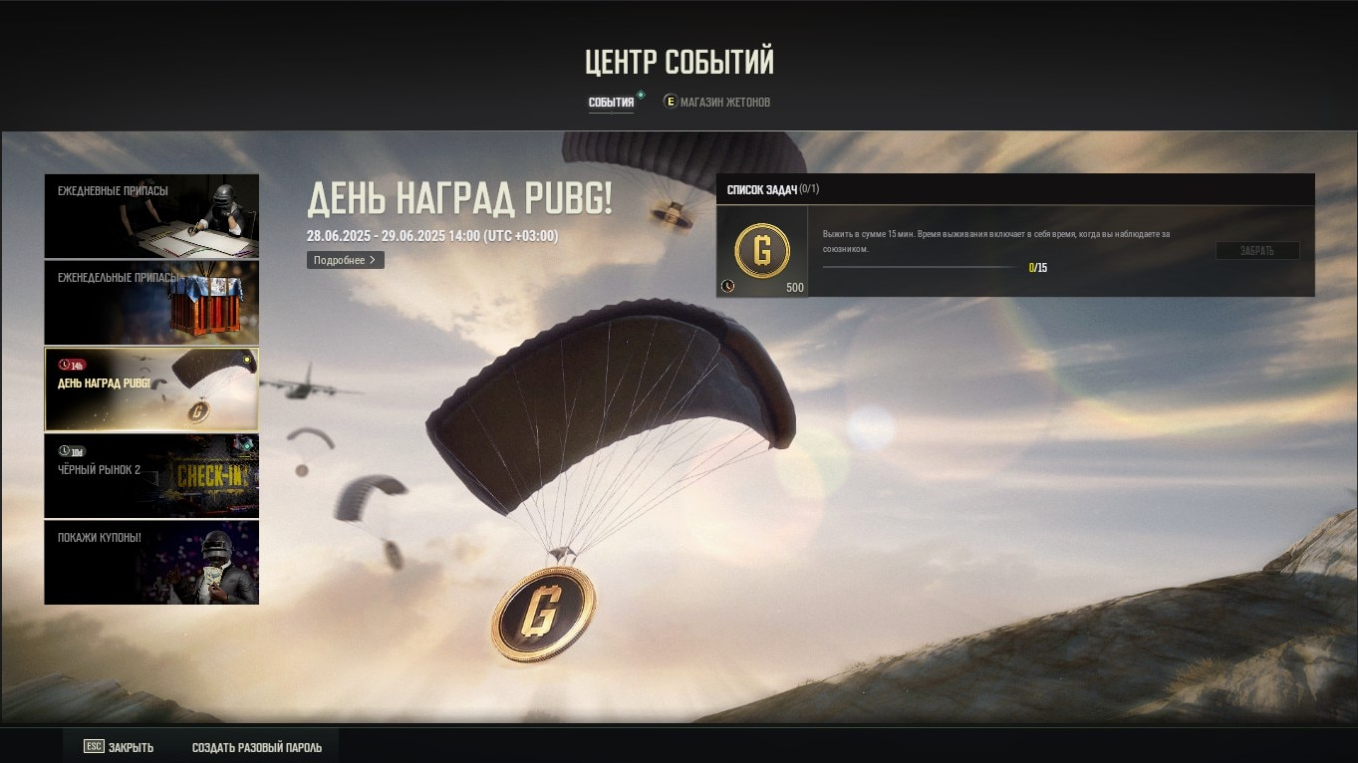Switch to the События tab
The width and height of the screenshot is (1358, 763).
[x=611, y=102]
